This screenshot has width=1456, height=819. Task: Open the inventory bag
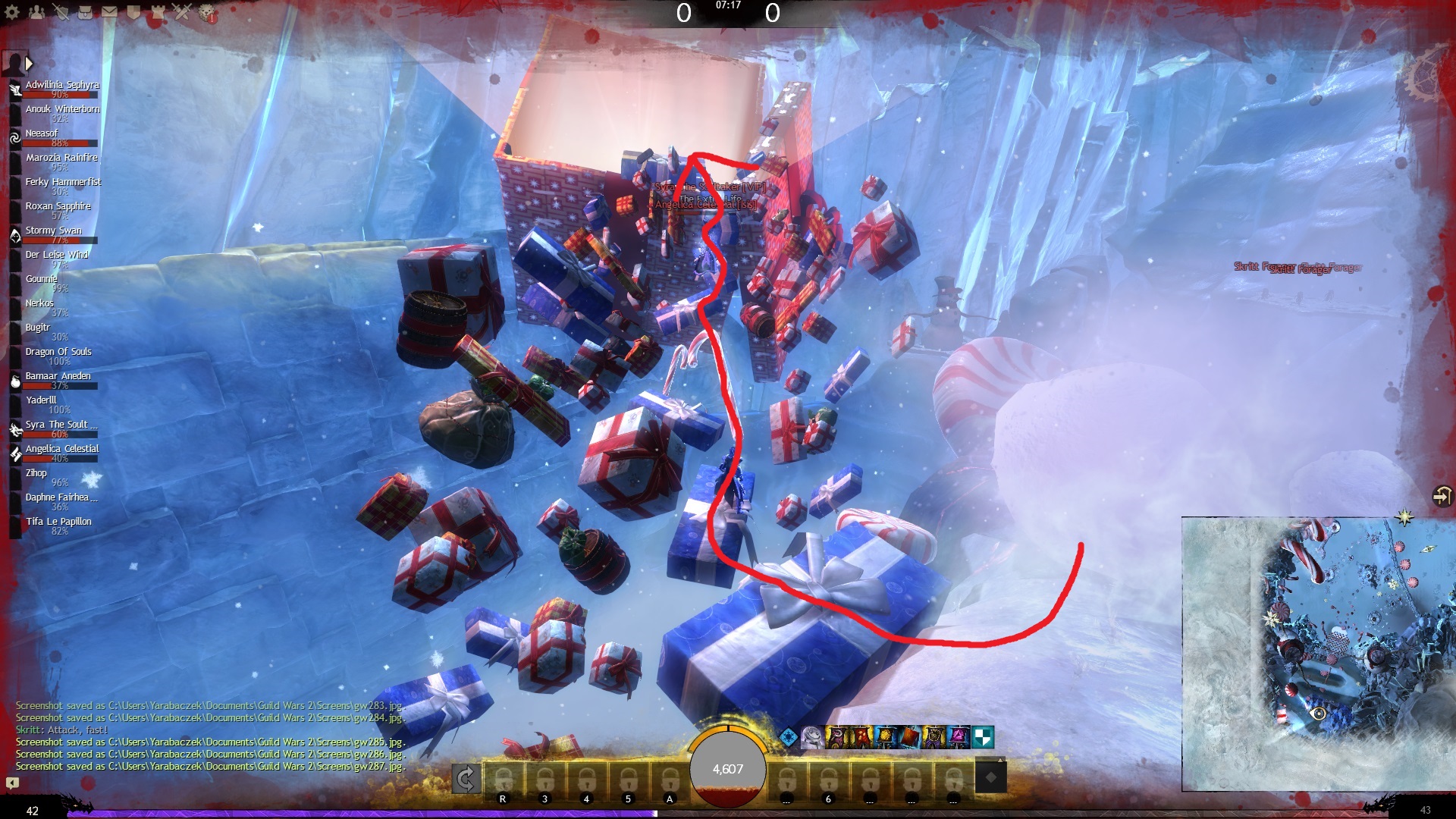tap(85, 12)
